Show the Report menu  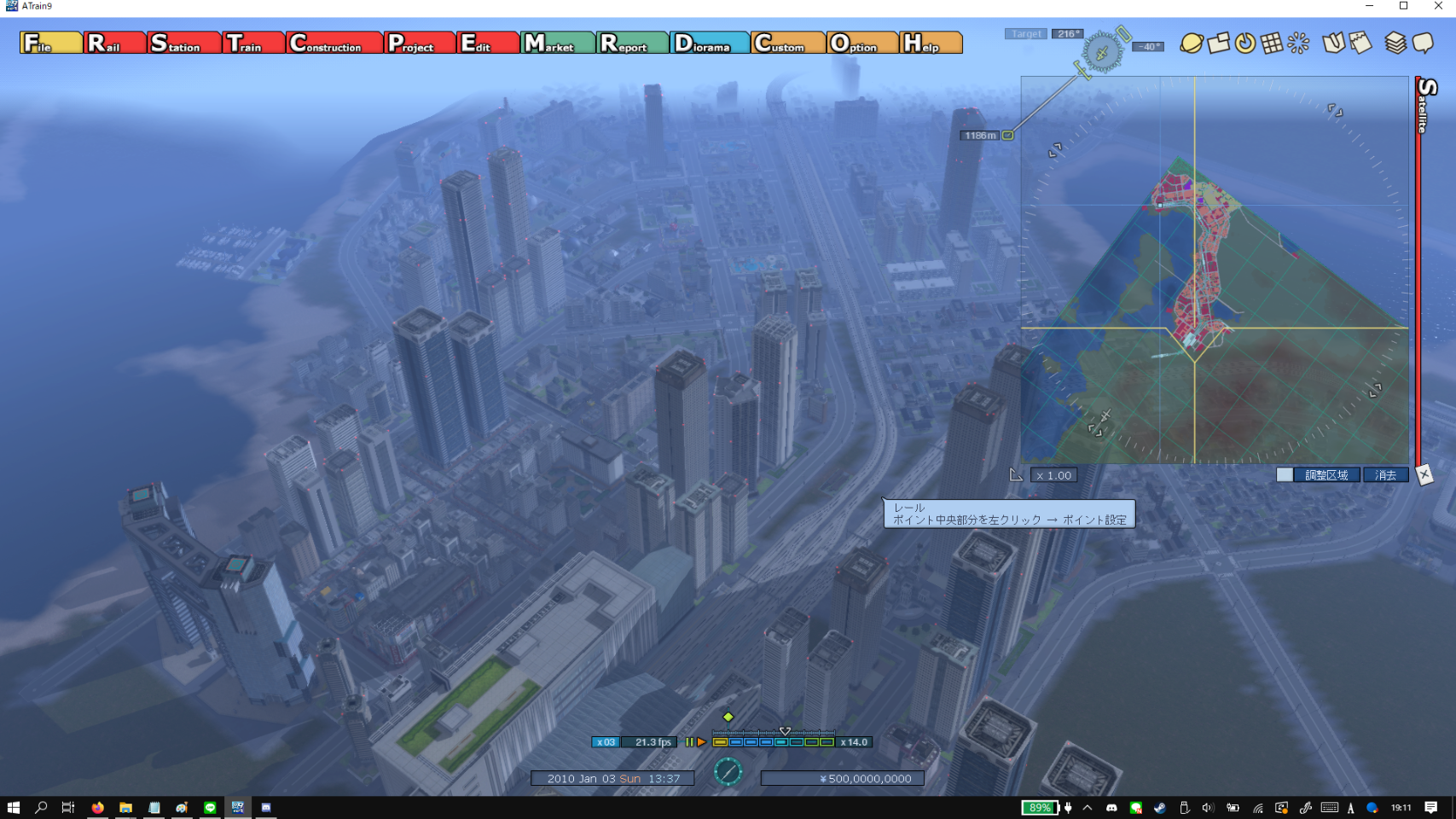(632, 43)
